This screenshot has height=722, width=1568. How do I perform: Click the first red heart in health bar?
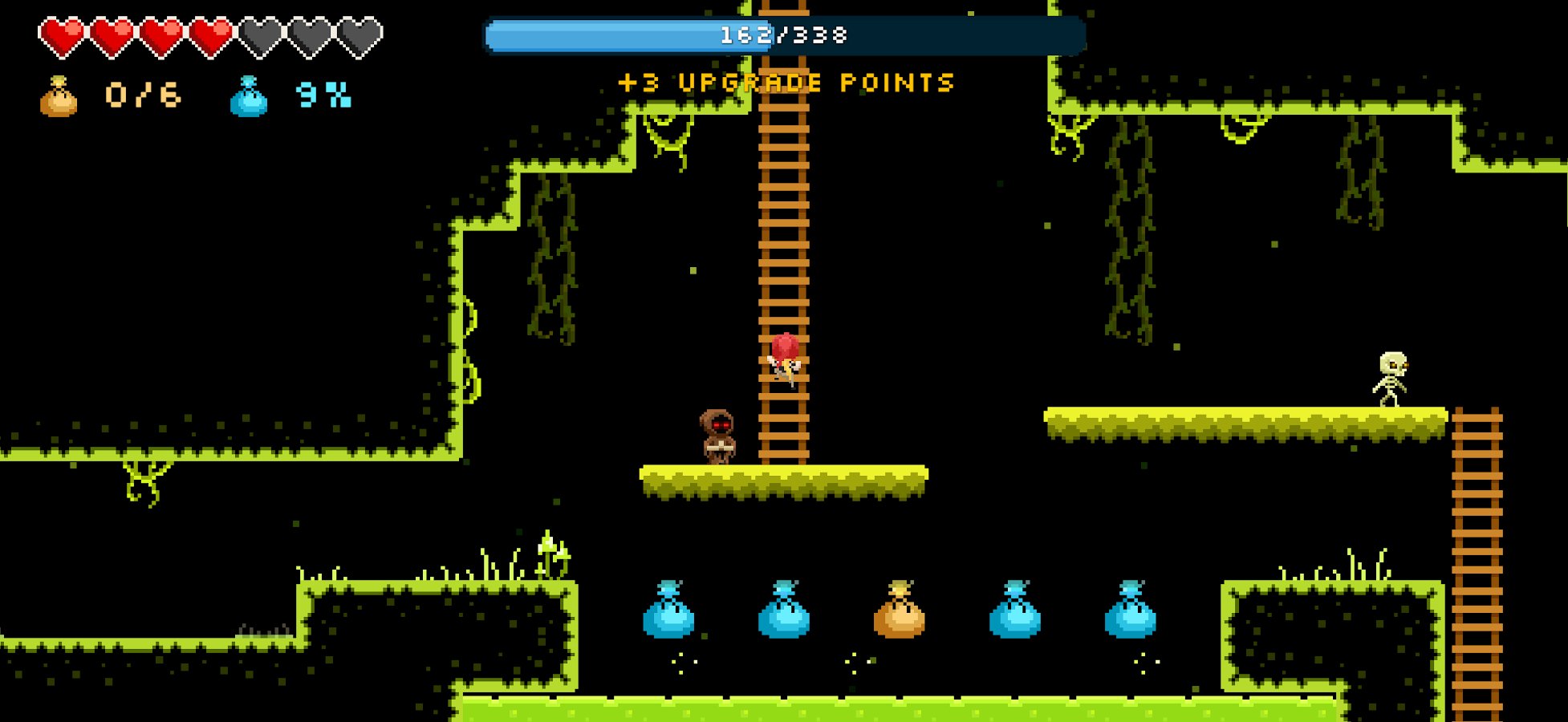[60, 35]
